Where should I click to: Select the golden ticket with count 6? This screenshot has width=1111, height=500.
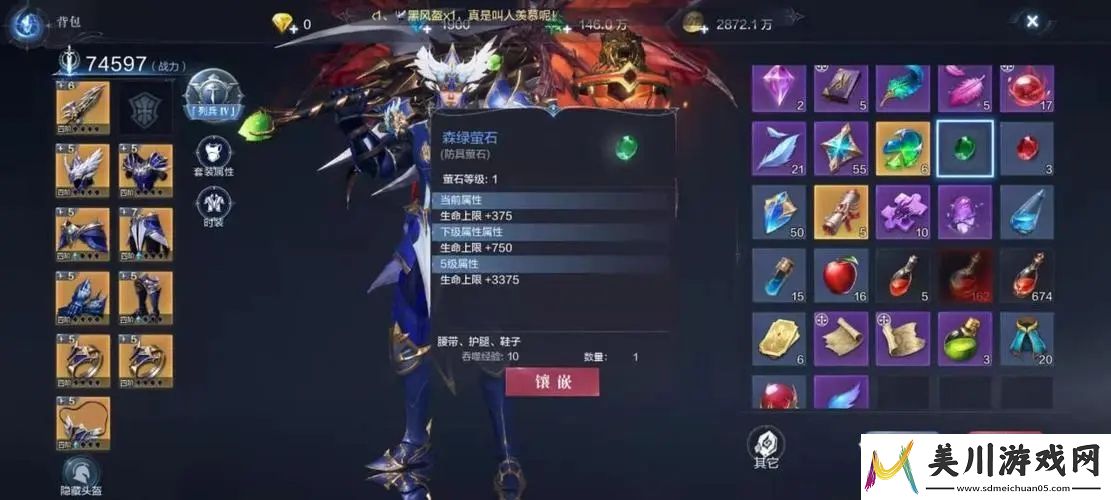click(778, 337)
